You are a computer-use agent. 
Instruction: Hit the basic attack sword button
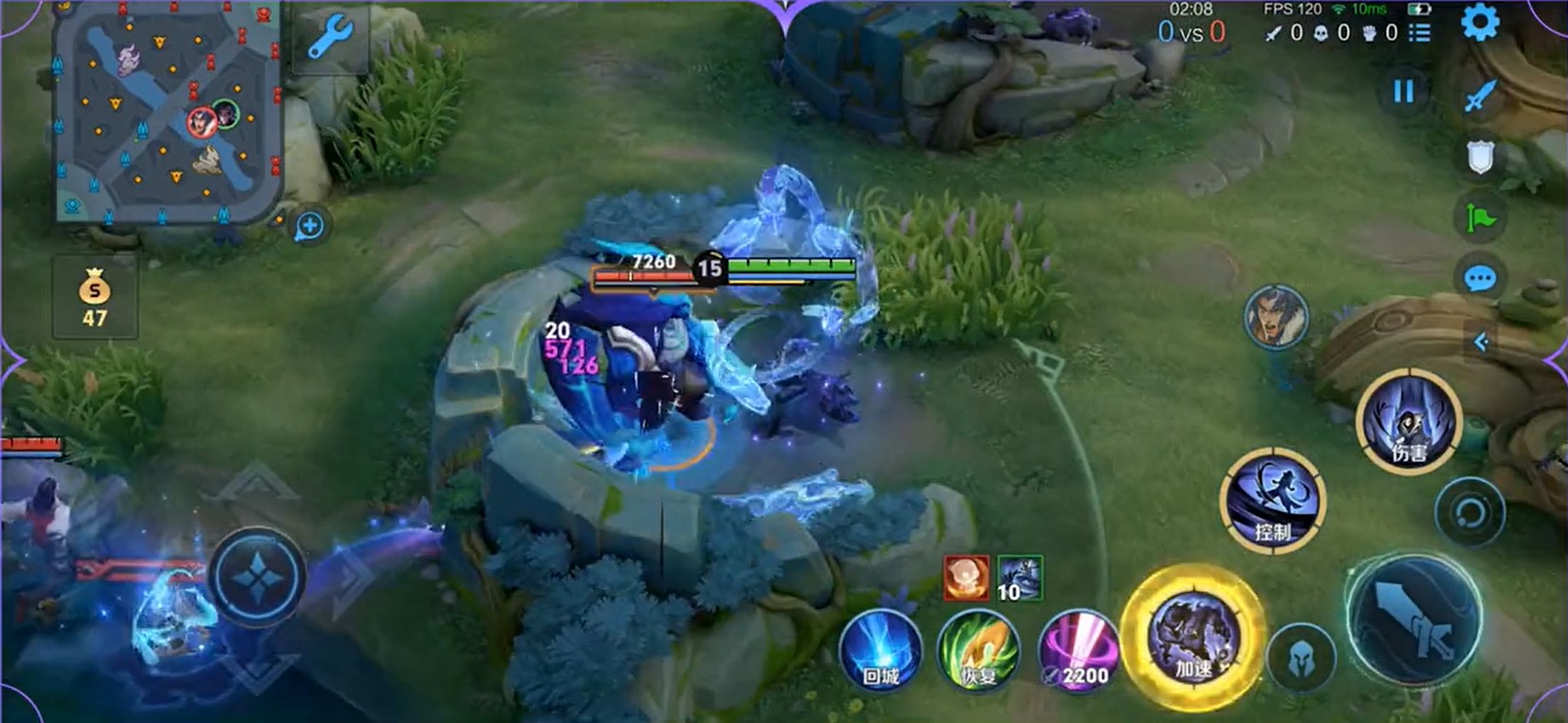pos(1413,621)
